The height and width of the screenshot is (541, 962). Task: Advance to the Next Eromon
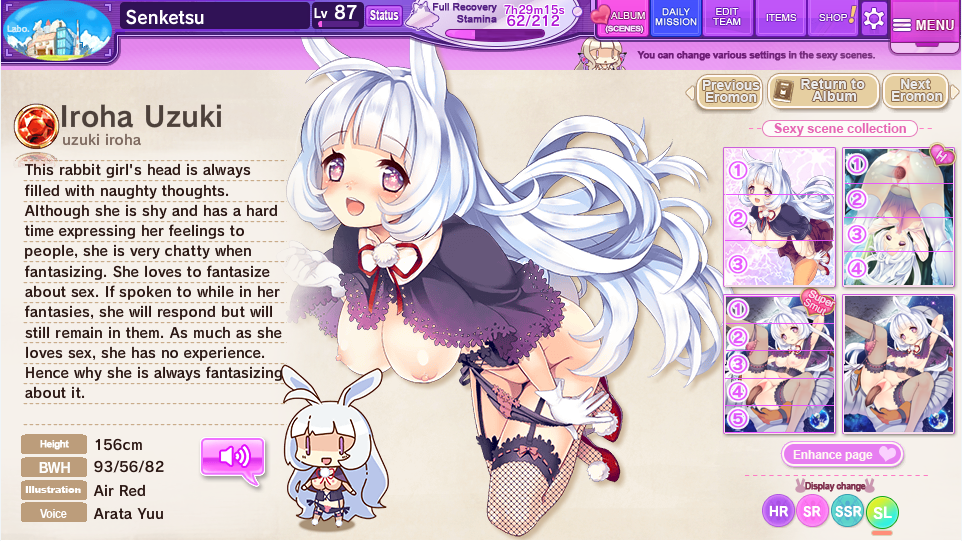915,91
